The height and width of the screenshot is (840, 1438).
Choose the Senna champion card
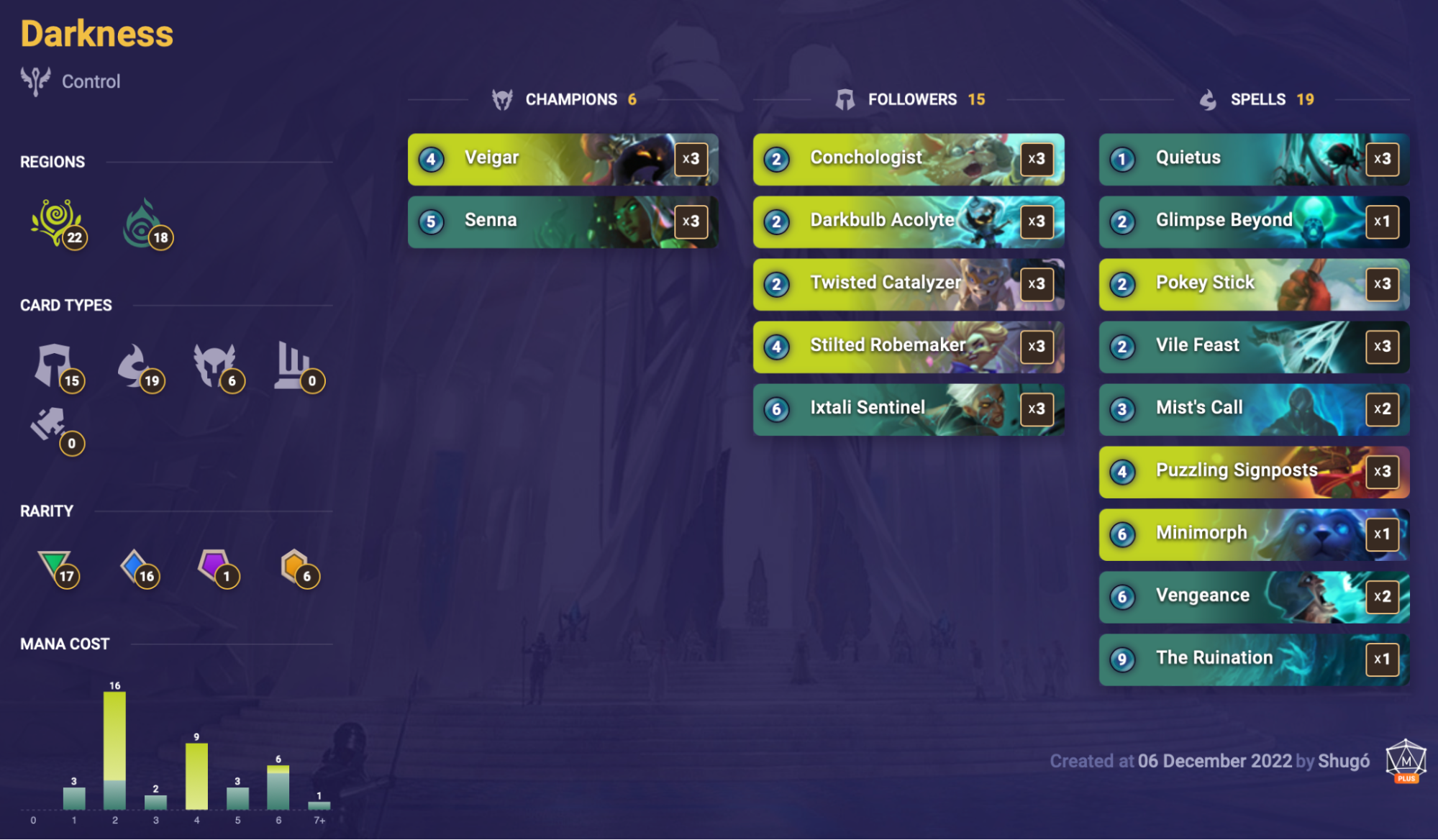pyautogui.click(x=562, y=222)
